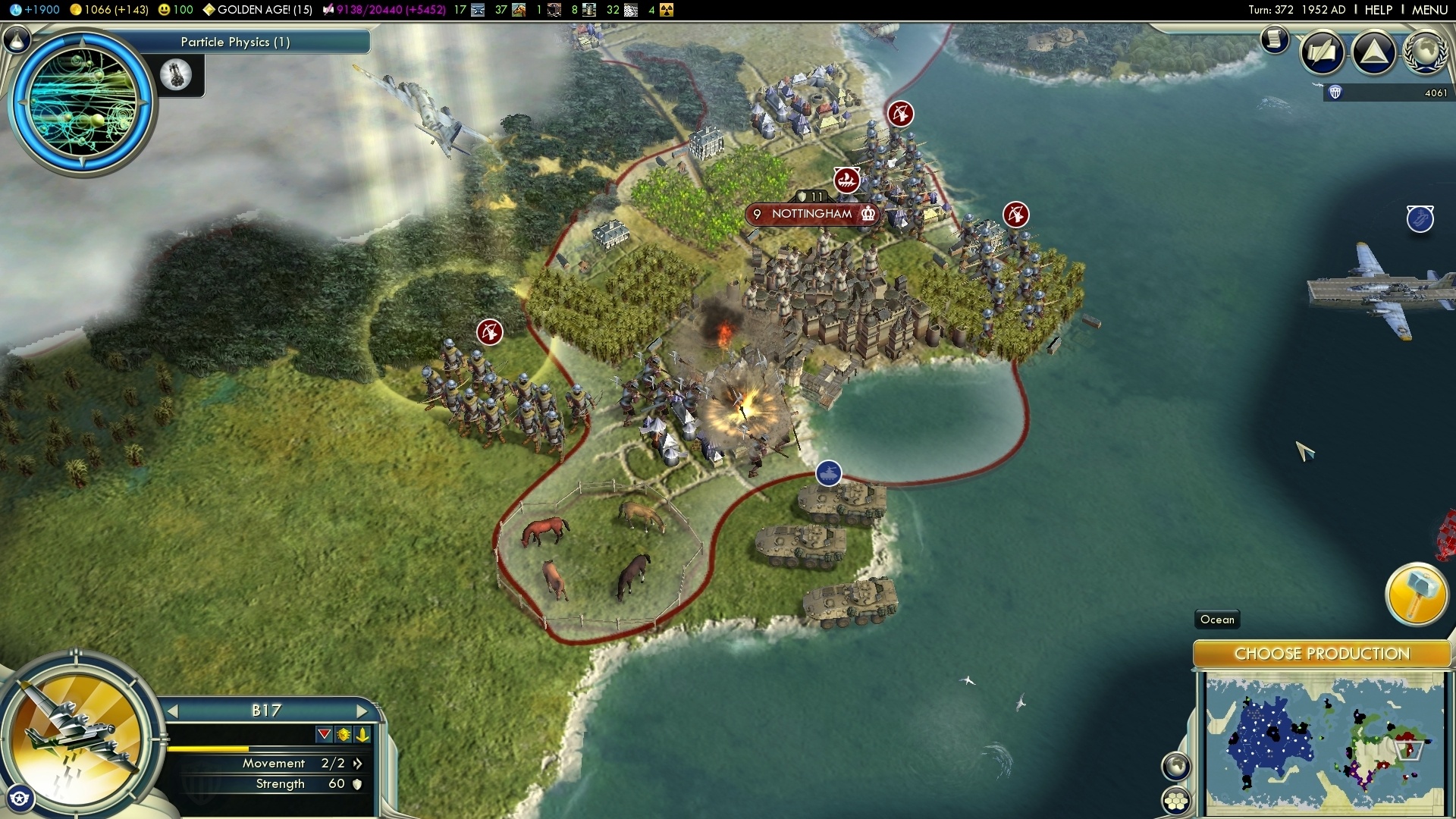Toggle the strategic view globe button
This screenshot has height=819, width=1456.
1176,766
